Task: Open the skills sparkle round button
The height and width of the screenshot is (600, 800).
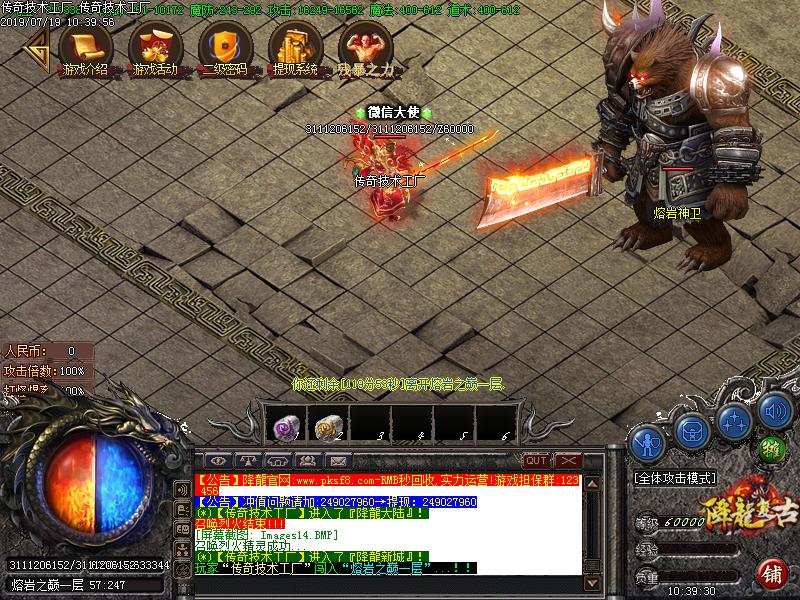Action: pos(734,420)
